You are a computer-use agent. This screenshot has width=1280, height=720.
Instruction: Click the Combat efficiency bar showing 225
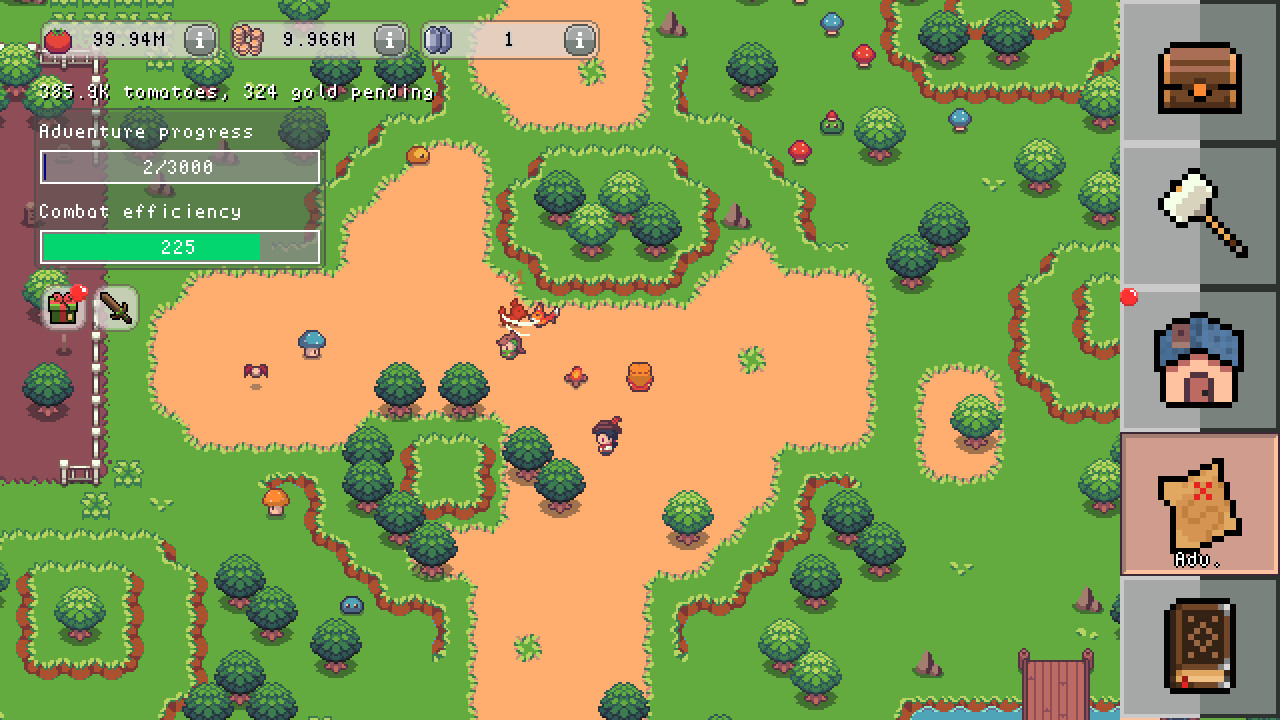[x=178, y=246]
